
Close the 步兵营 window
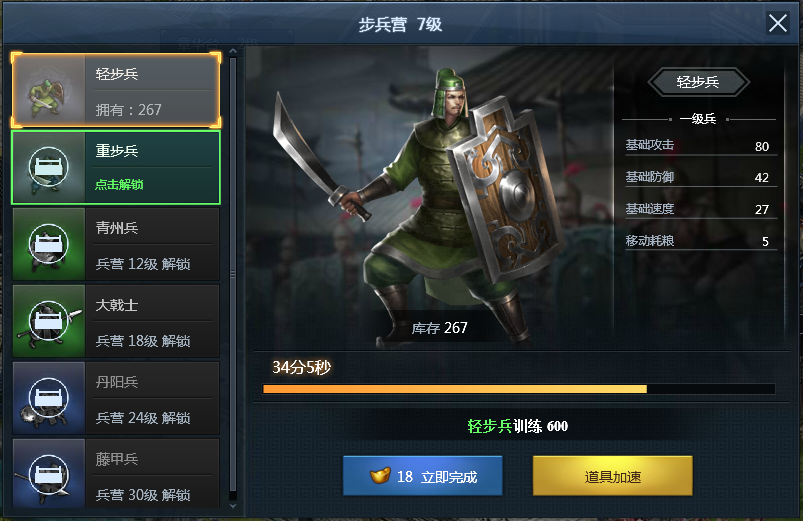(x=777, y=24)
